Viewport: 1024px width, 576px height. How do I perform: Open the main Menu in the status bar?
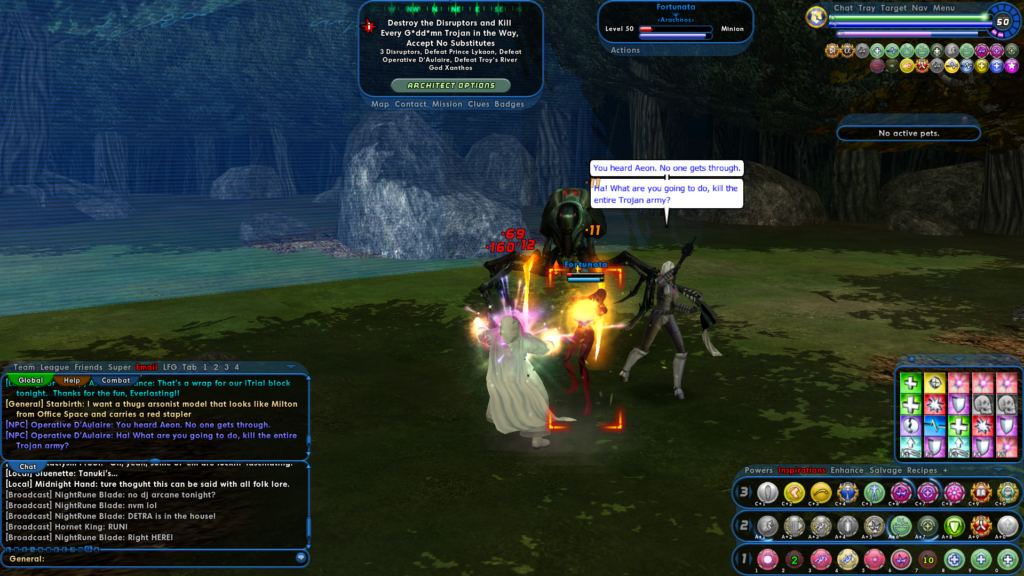944,8
